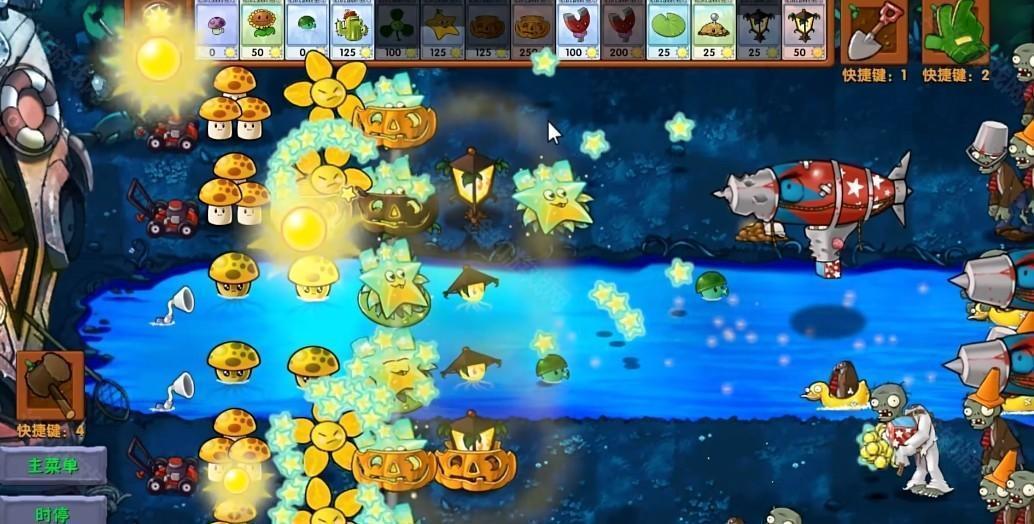Select the green glove tool
The width and height of the screenshot is (1034, 524).
click(x=955, y=31)
